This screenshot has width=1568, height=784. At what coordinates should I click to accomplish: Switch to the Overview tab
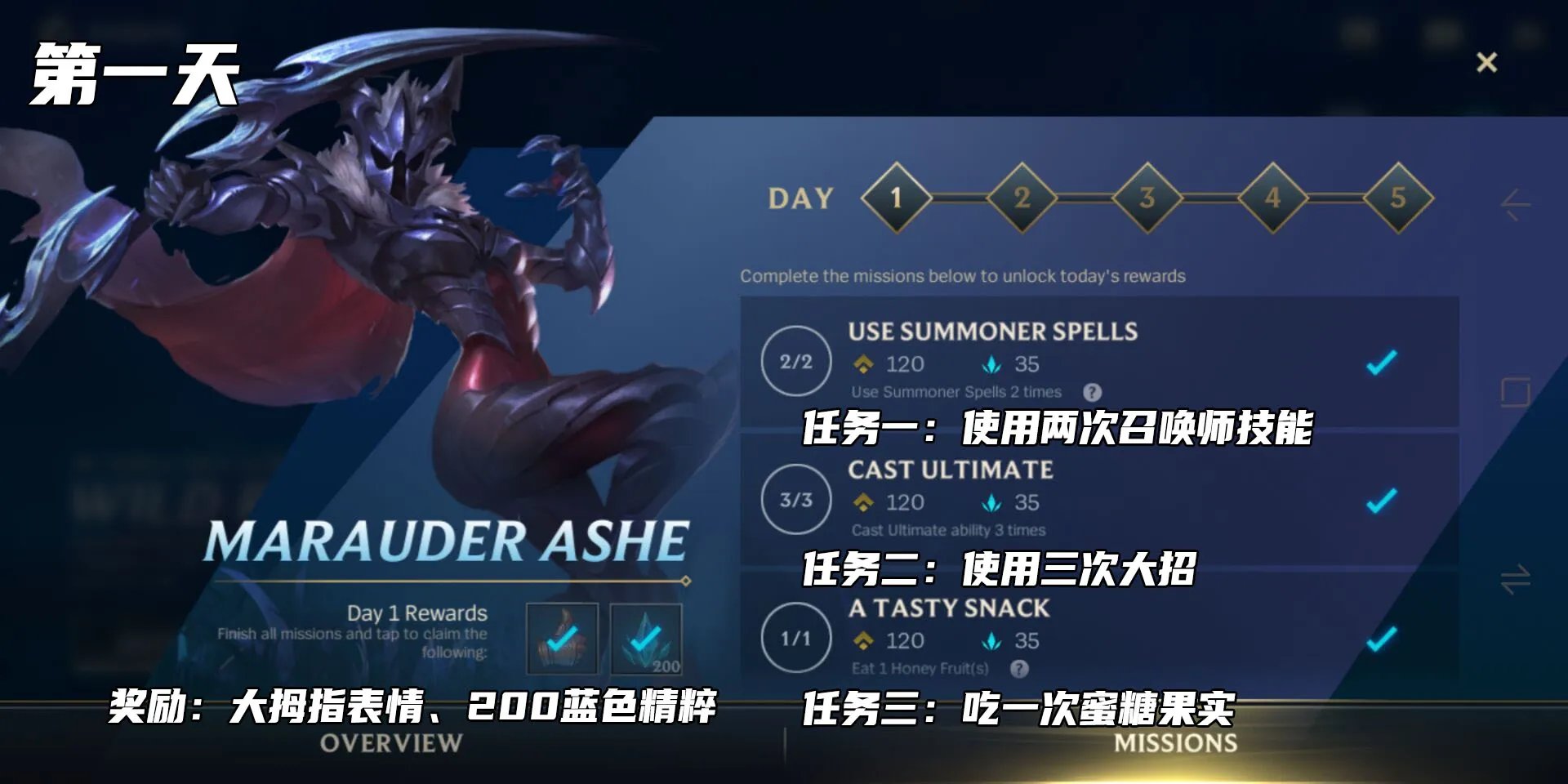pyautogui.click(x=392, y=742)
